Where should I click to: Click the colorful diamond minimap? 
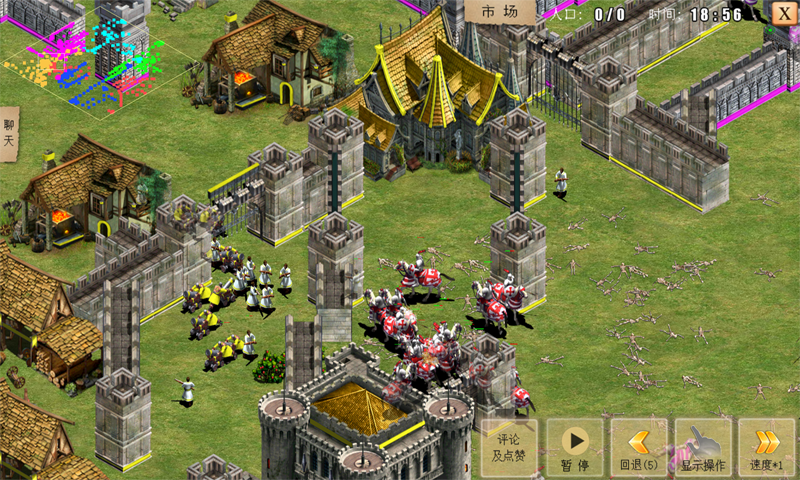click(100, 62)
